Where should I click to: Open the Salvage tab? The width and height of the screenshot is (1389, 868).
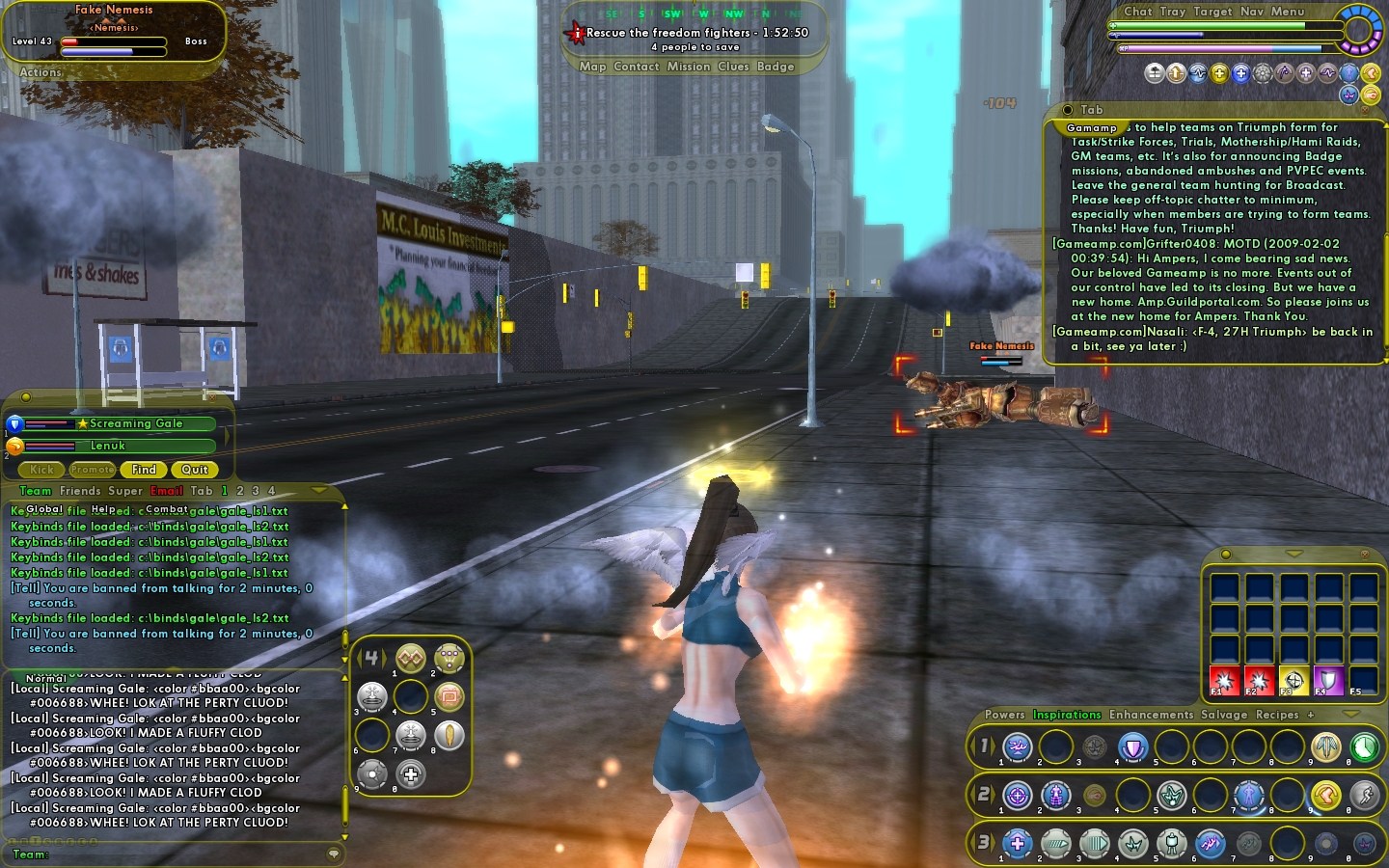1224,715
